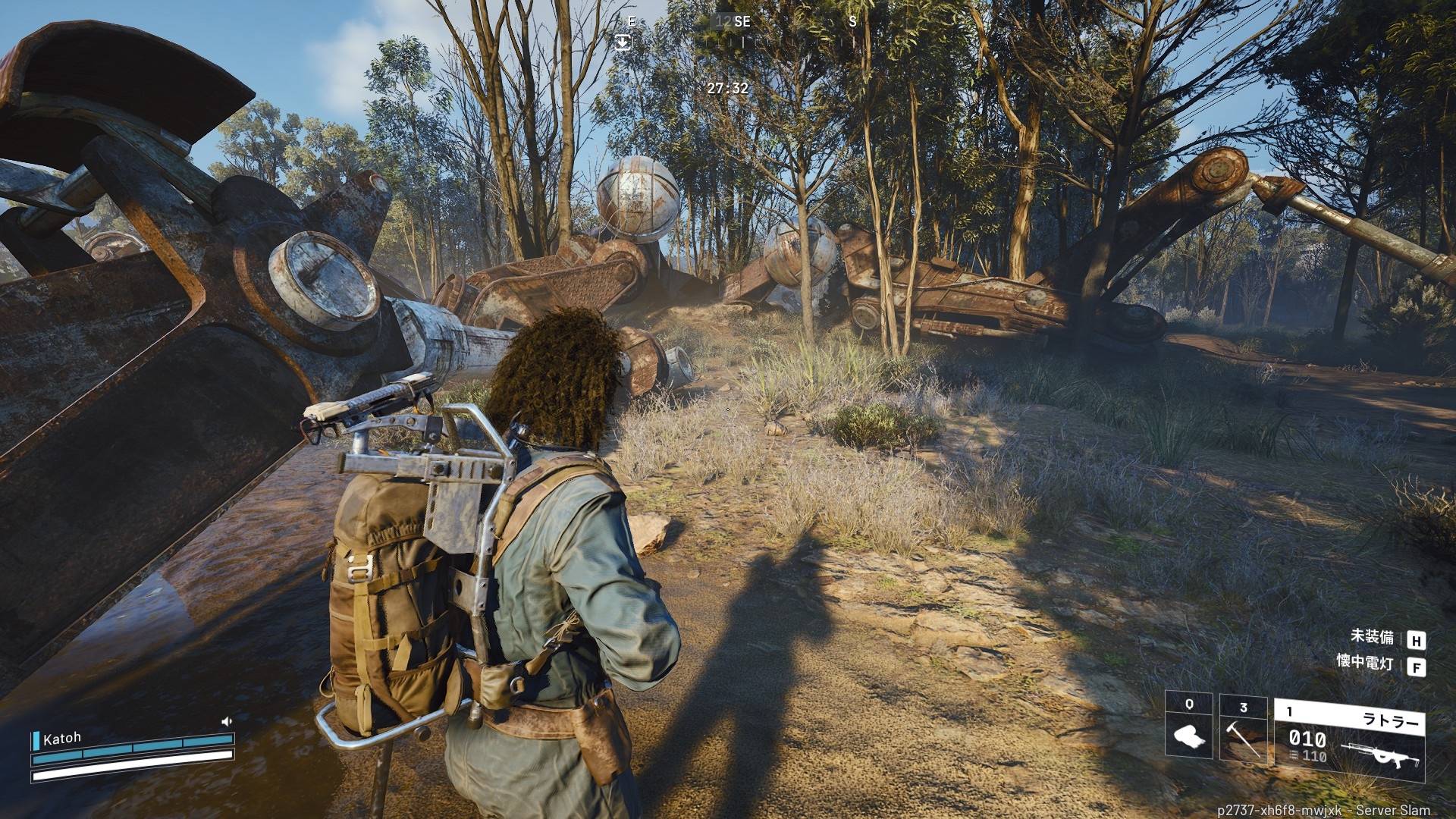Select the bandage quick-use slot
Viewport: 1456px width, 819px height.
[x=1188, y=726]
